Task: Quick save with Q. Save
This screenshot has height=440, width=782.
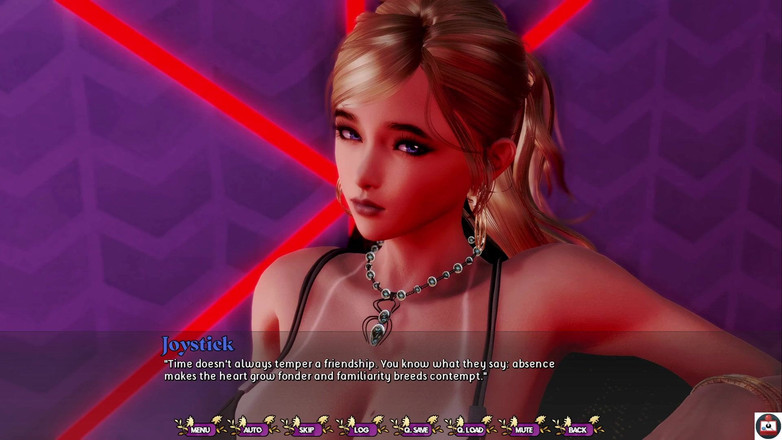Action: (x=416, y=429)
